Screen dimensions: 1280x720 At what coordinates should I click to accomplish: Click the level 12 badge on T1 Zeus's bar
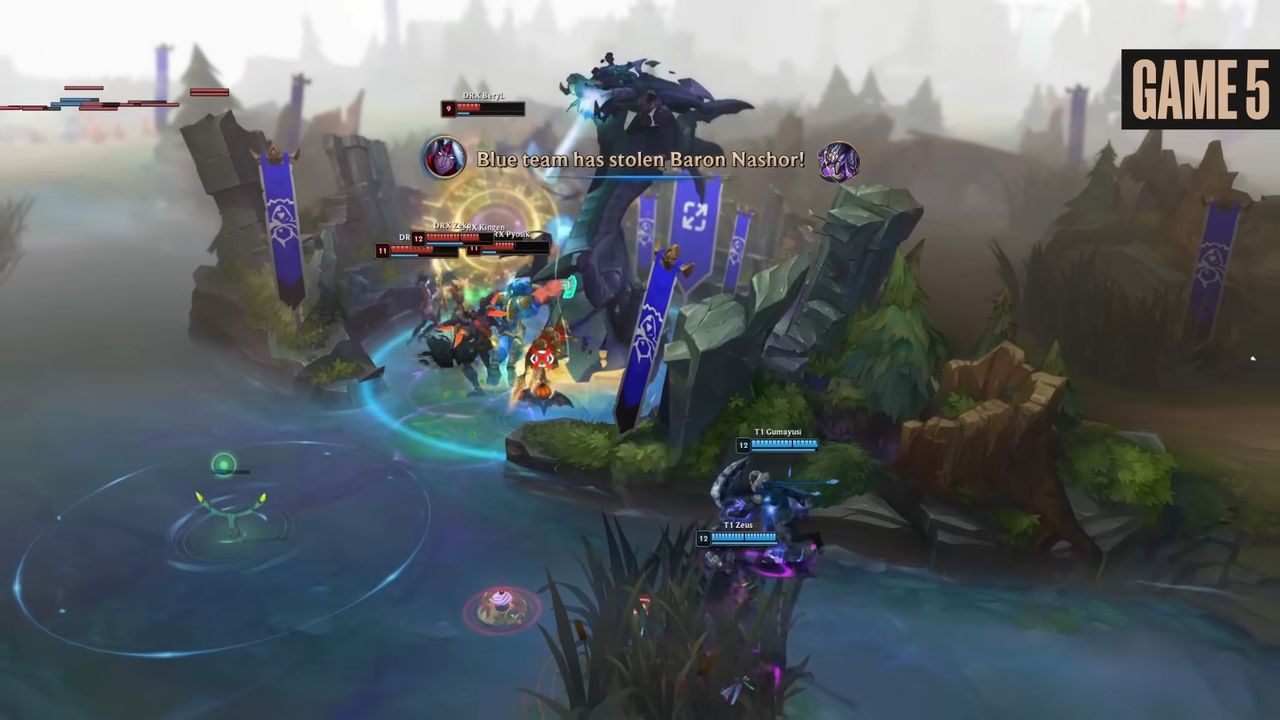point(703,537)
